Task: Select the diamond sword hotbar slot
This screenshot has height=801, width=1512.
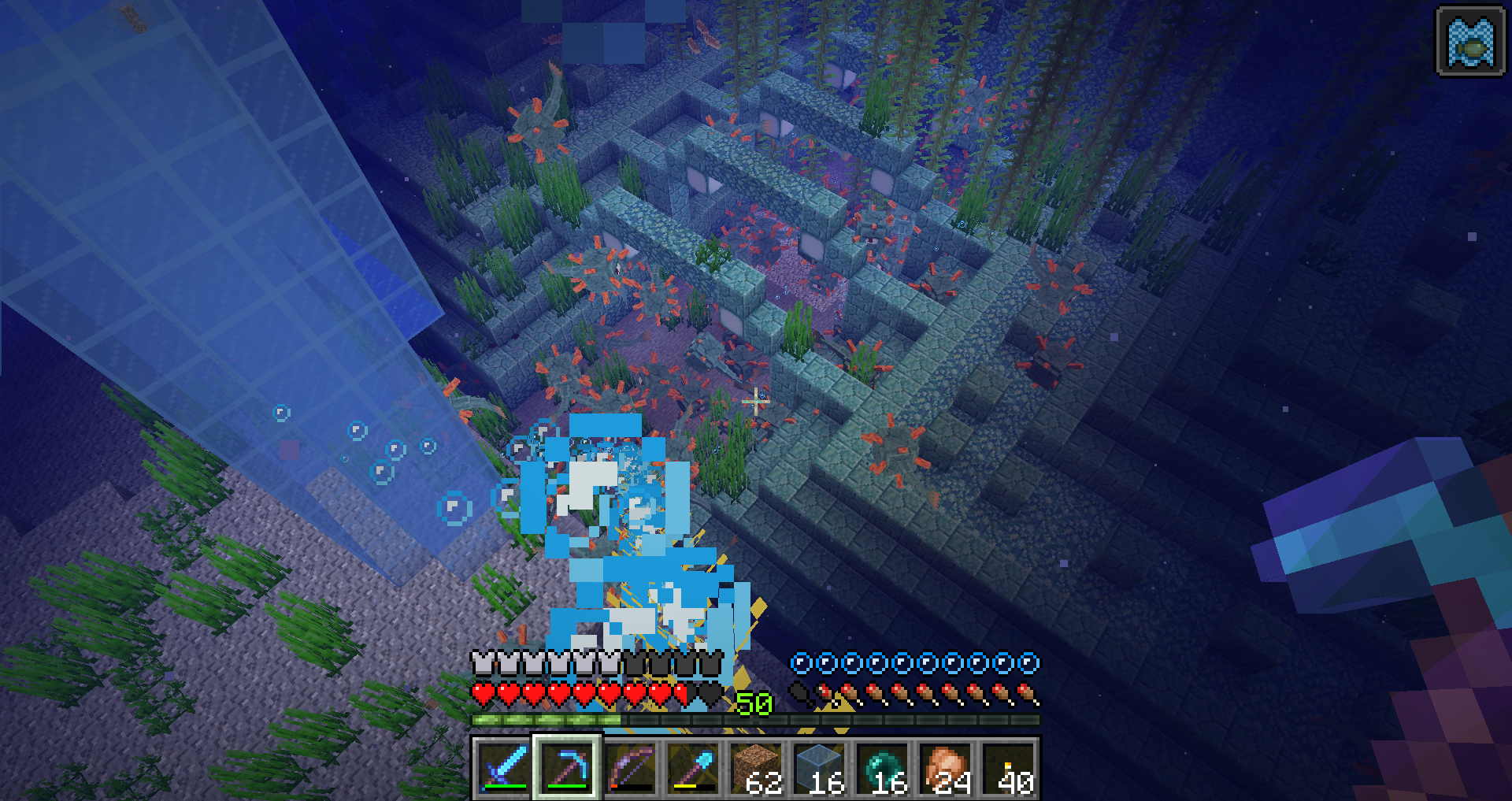Action: point(504,767)
